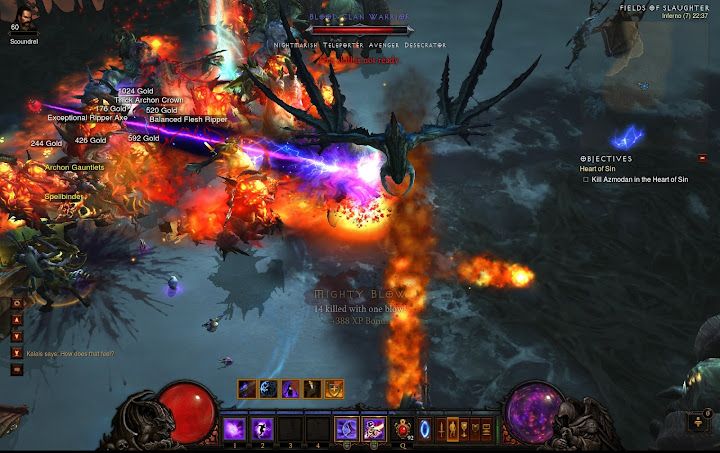
Task: Pick up the Balanced Flesh Ripper label
Action: pyautogui.click(x=188, y=119)
